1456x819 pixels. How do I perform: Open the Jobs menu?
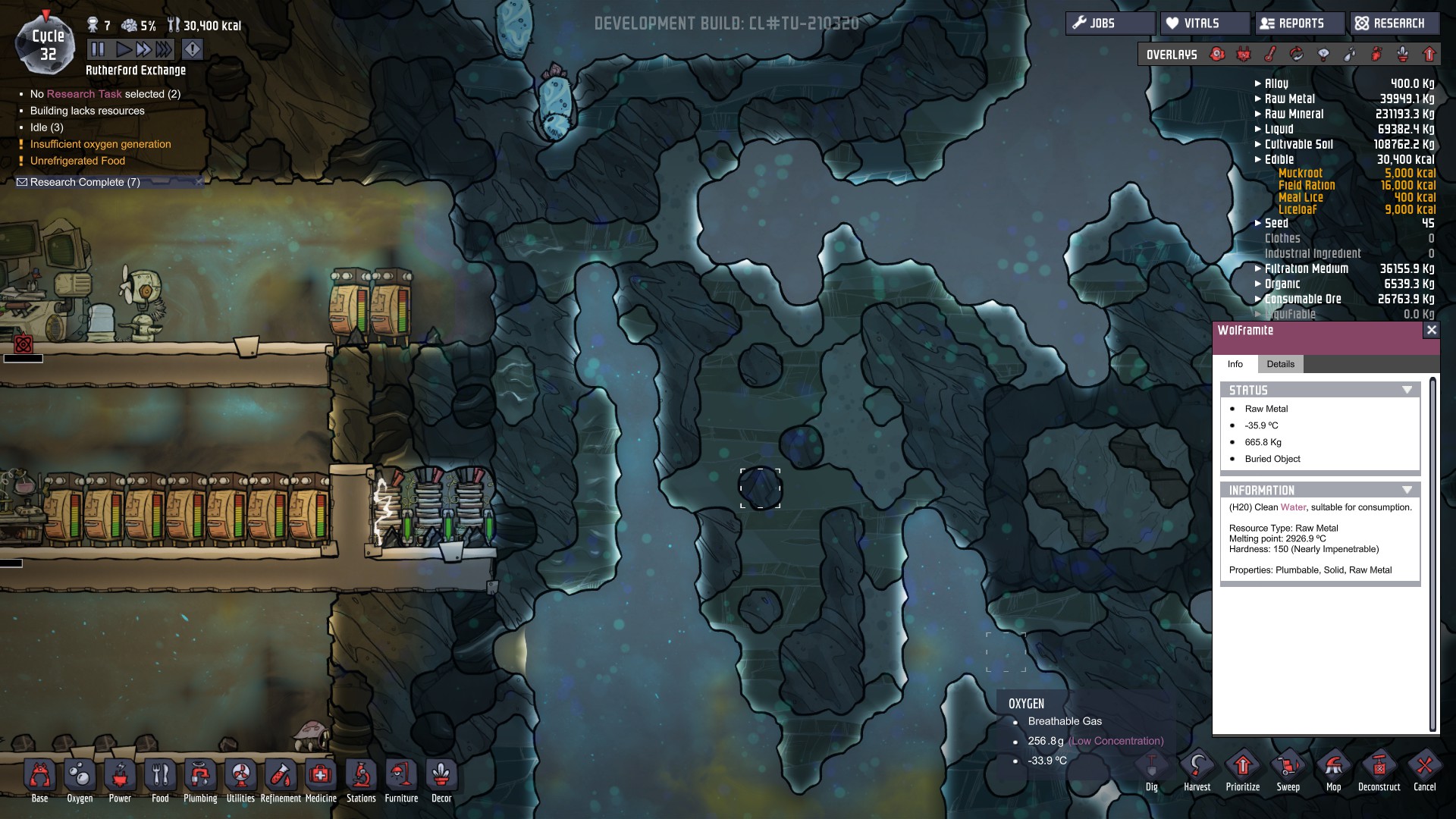[x=1110, y=24]
